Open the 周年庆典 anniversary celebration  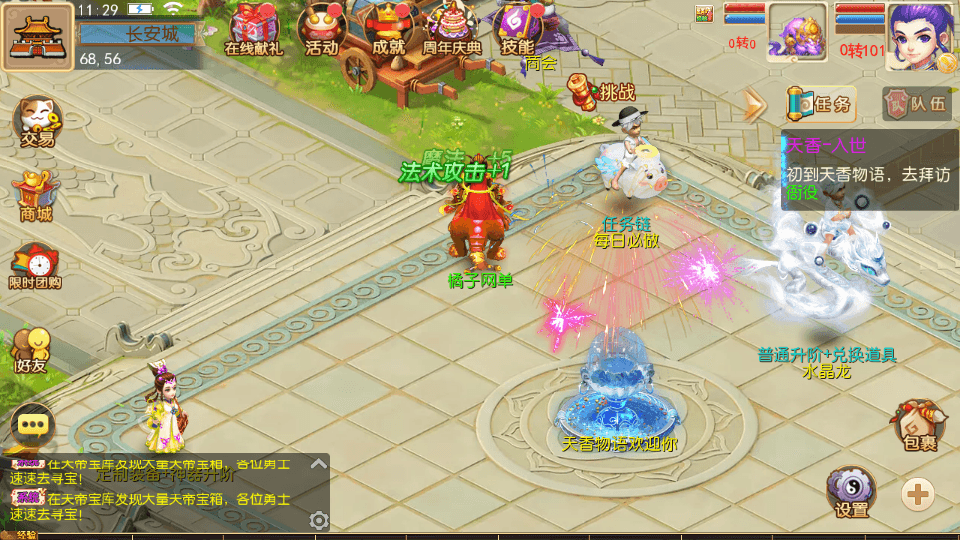452,29
